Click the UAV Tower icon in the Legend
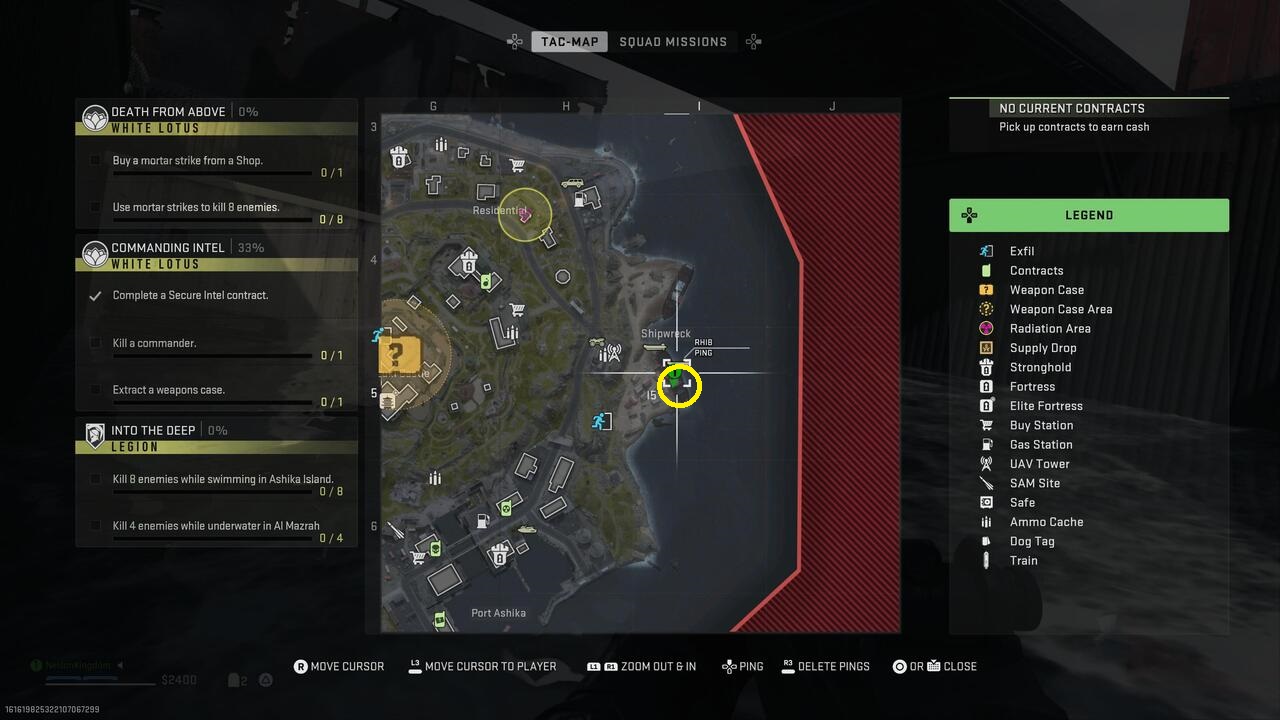Image resolution: width=1280 pixels, height=720 pixels. 985,463
